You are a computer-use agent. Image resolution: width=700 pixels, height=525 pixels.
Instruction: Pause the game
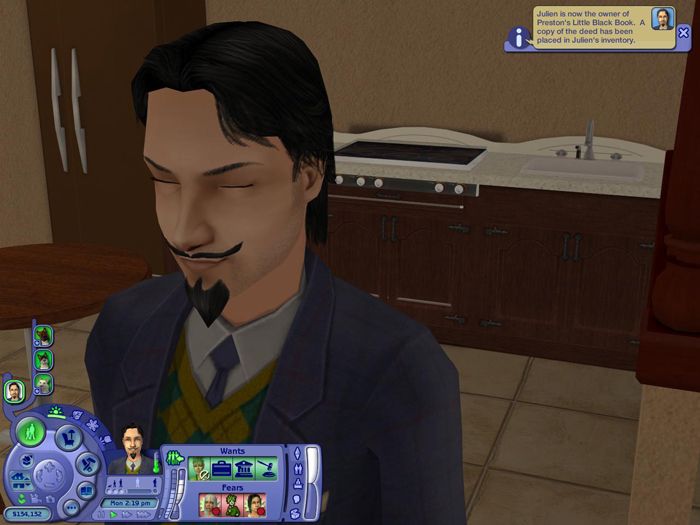point(101,514)
